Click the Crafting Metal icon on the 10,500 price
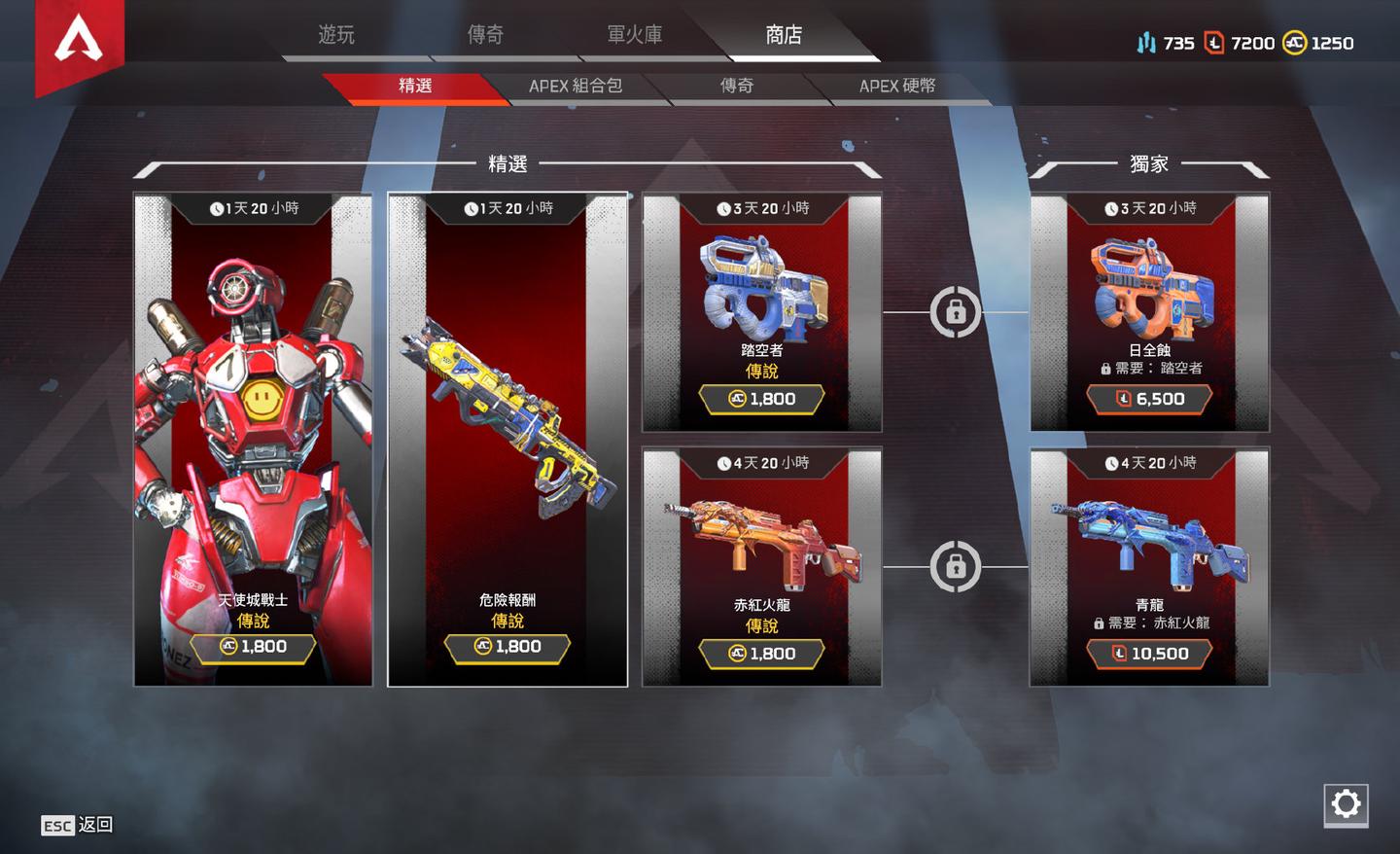This screenshot has height=854, width=1400. [1120, 654]
